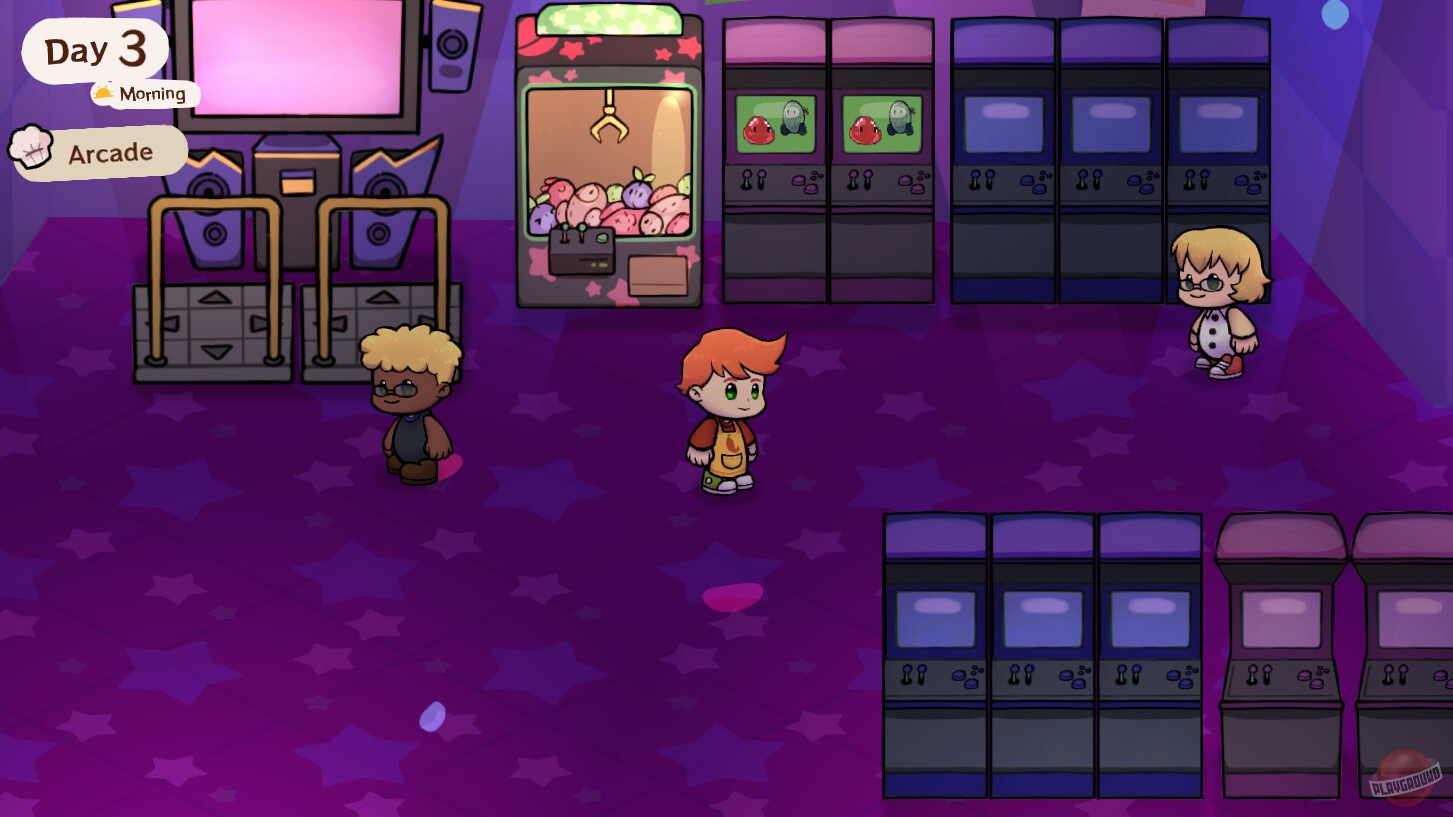The width and height of the screenshot is (1453, 817).
Task: Click the speaker icon on the TV rig
Action: (x=452, y=42)
